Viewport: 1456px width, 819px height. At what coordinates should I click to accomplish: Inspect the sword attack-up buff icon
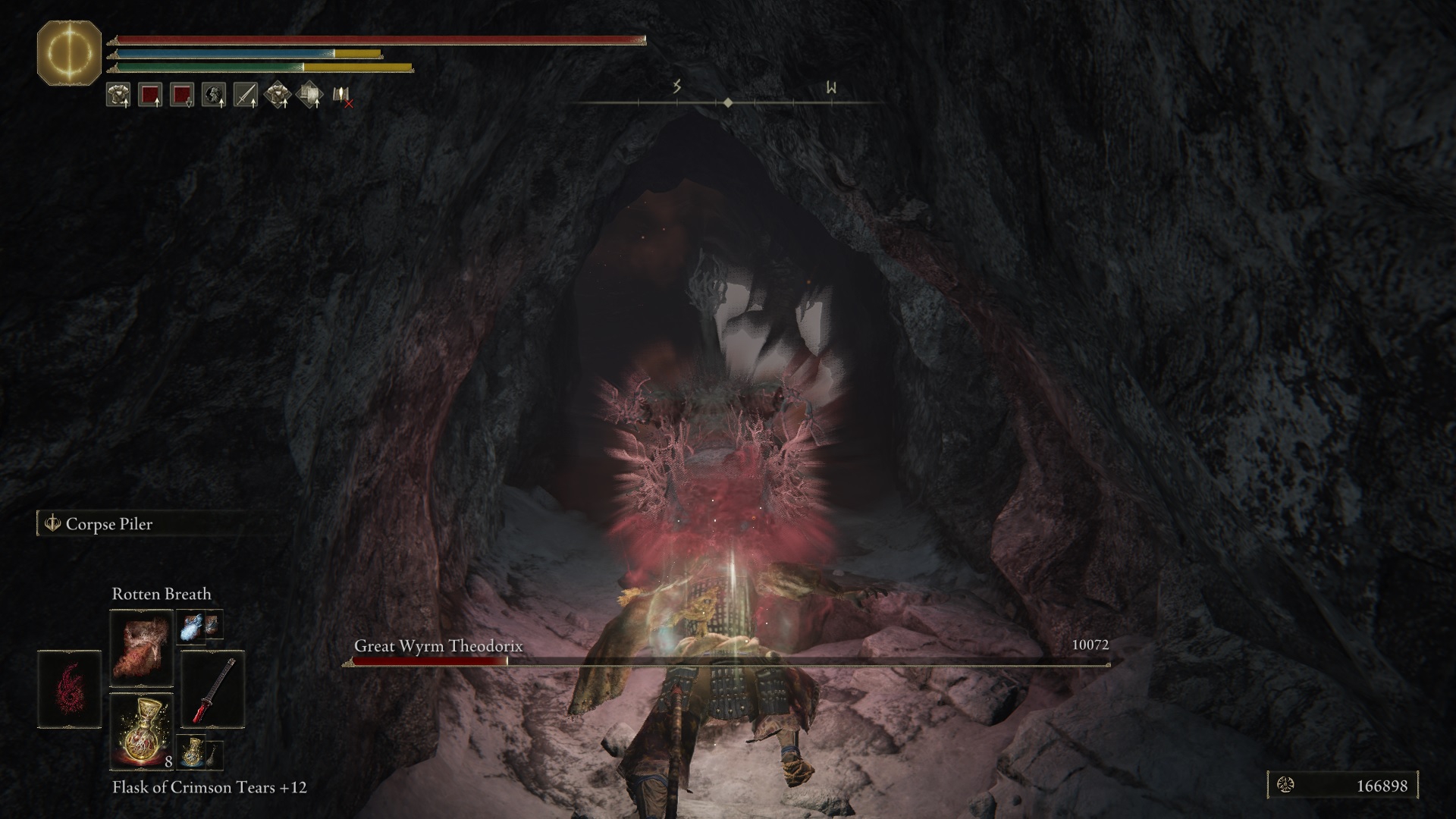(x=245, y=95)
